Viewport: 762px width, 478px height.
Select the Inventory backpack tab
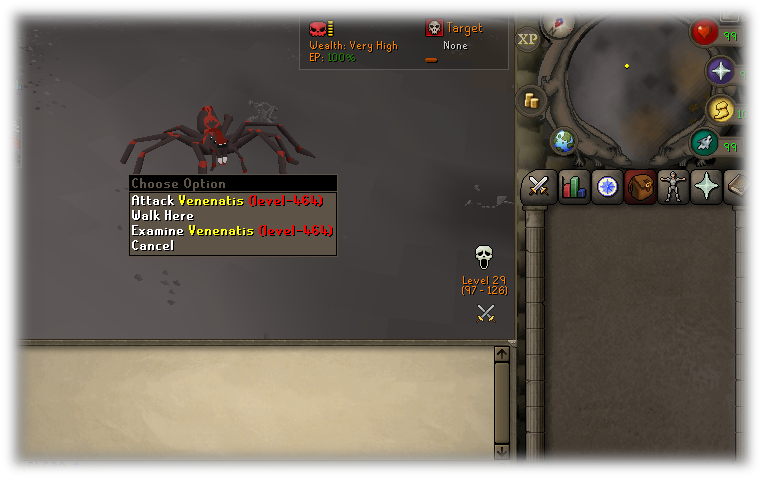pyautogui.click(x=640, y=187)
